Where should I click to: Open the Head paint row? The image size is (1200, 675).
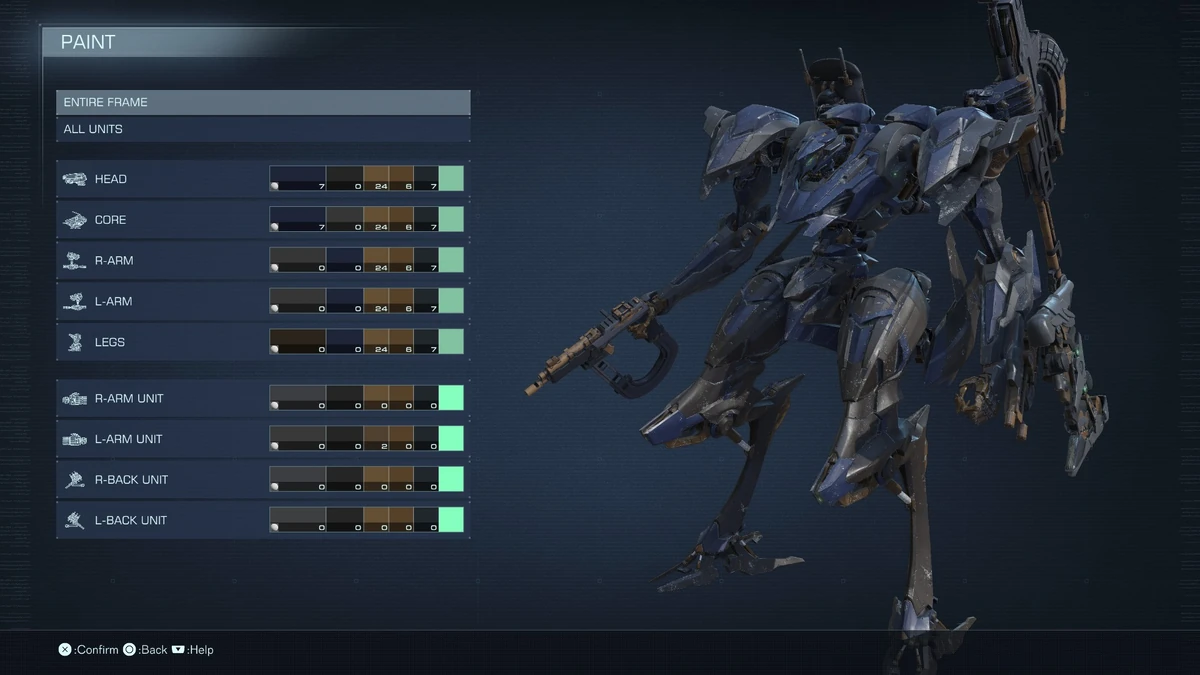[160, 179]
